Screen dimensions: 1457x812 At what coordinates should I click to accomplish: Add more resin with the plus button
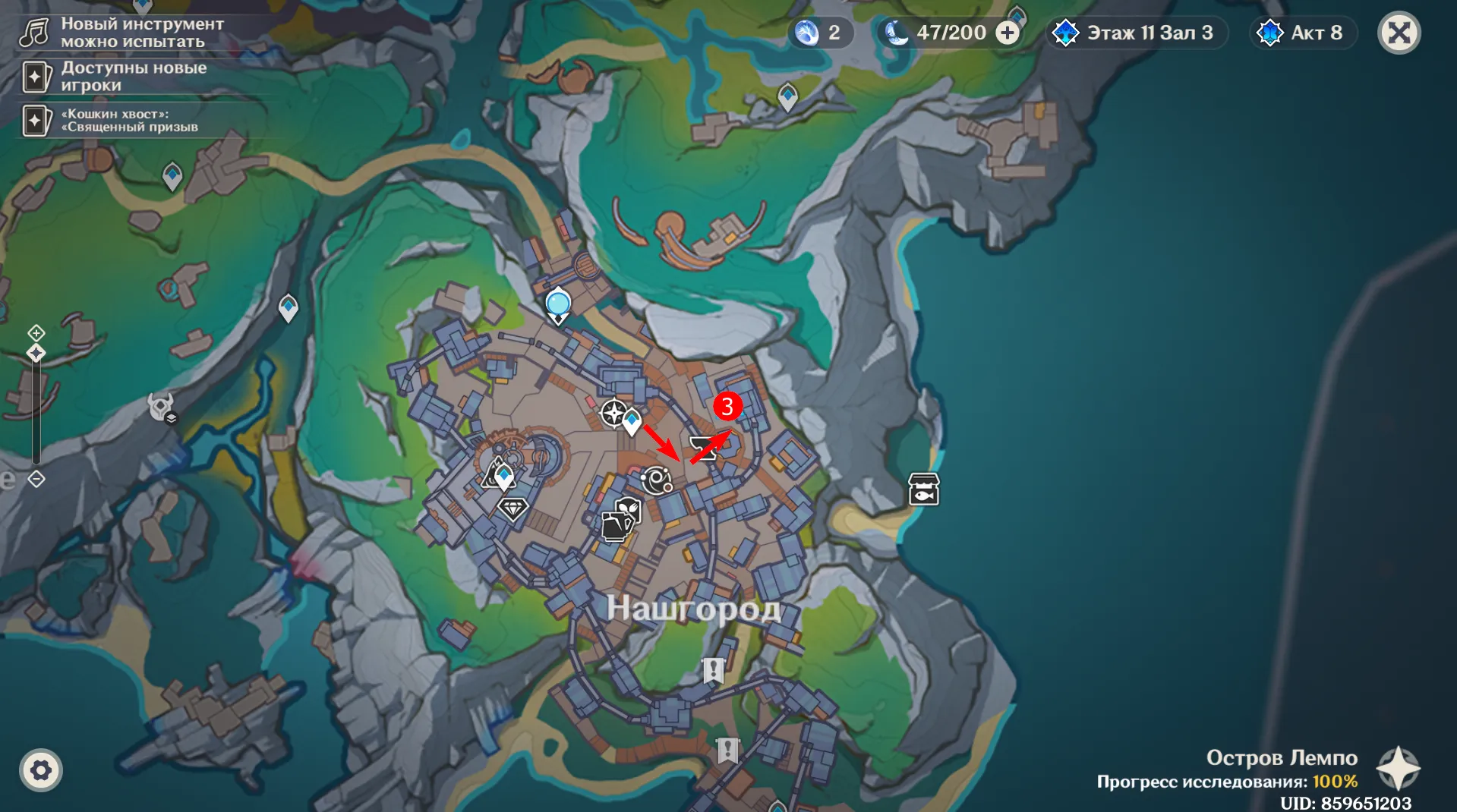1008,33
